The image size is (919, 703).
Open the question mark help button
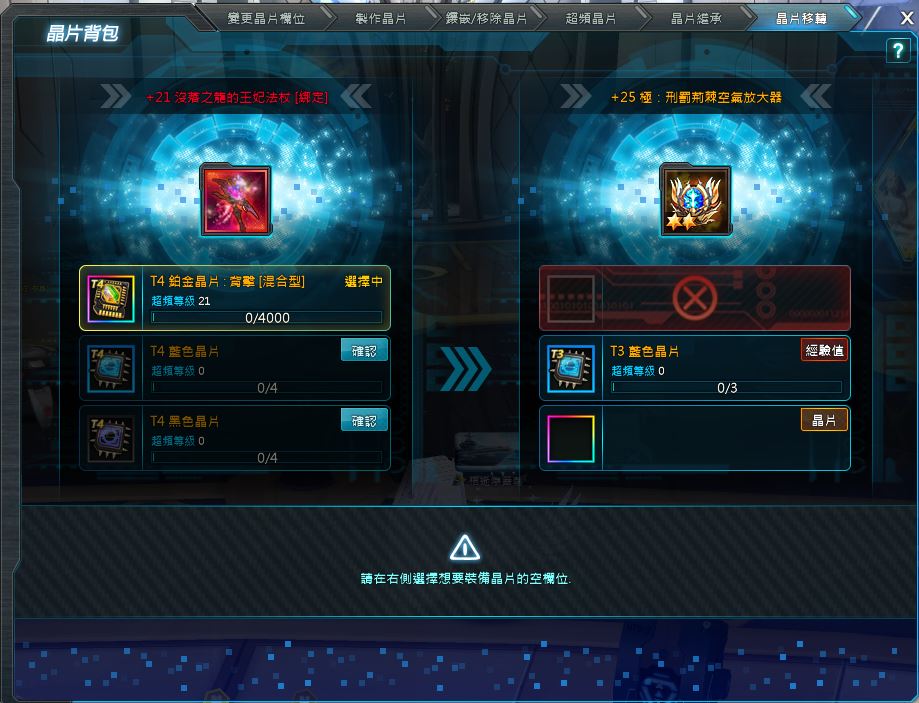pos(897,53)
